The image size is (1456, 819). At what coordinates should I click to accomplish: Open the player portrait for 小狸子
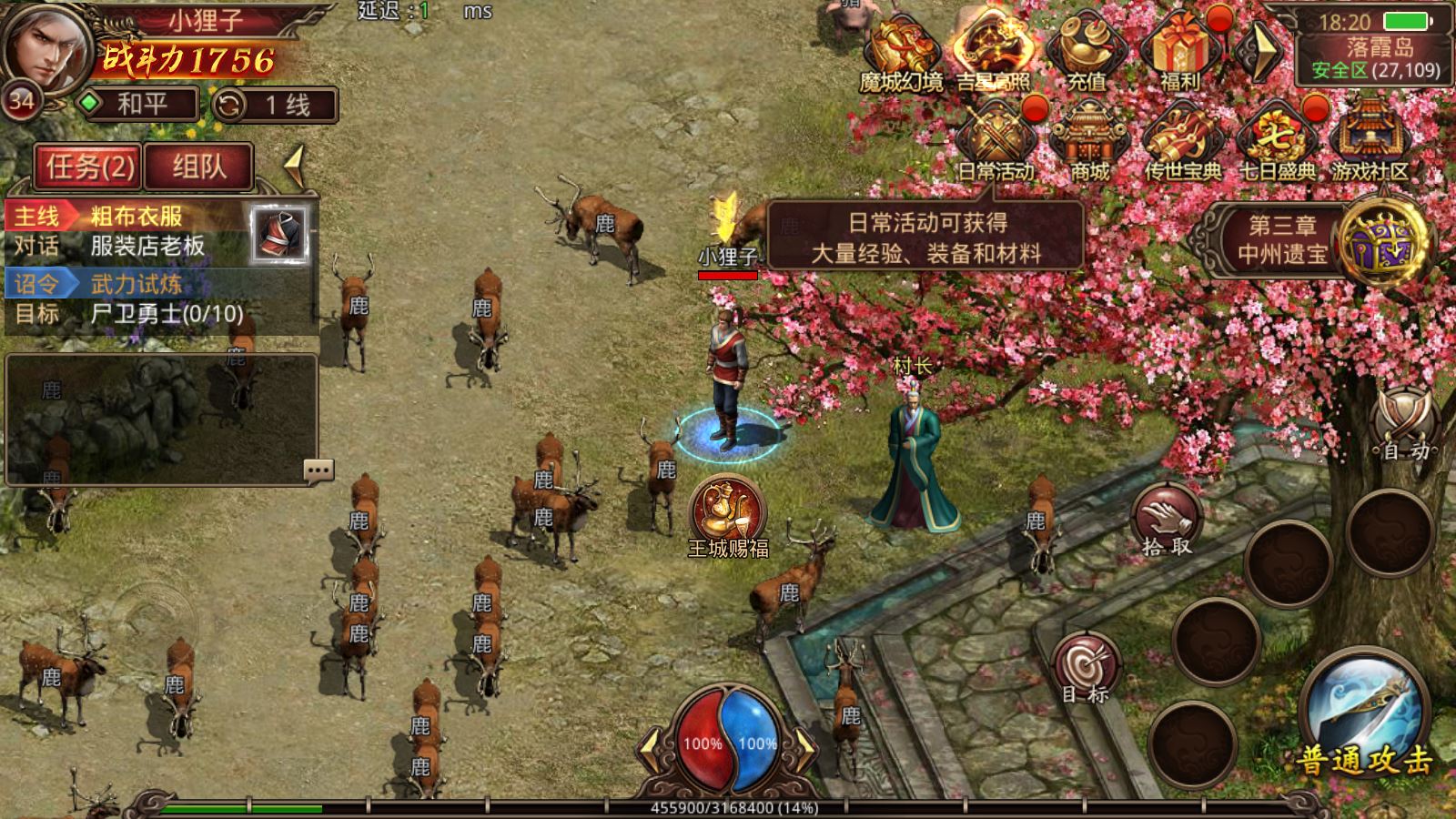pyautogui.click(x=45, y=44)
